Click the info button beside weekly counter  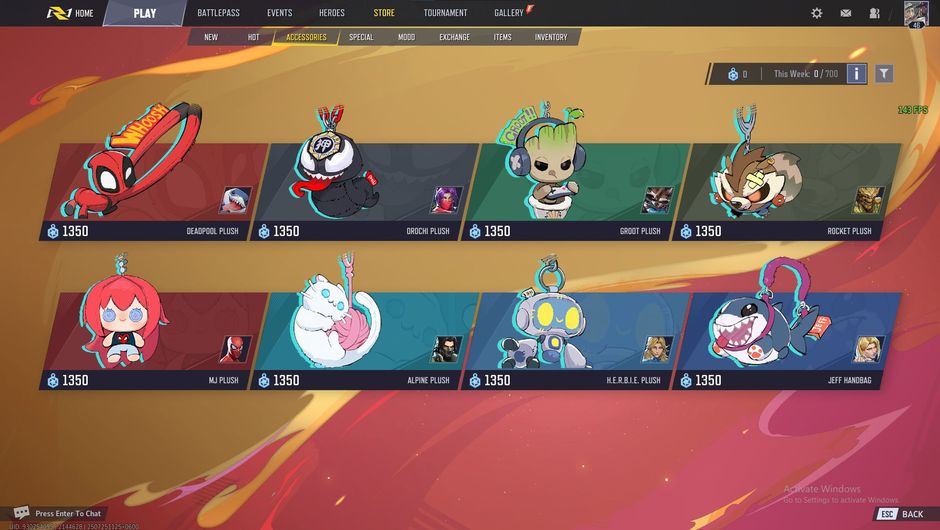pyautogui.click(x=857, y=74)
